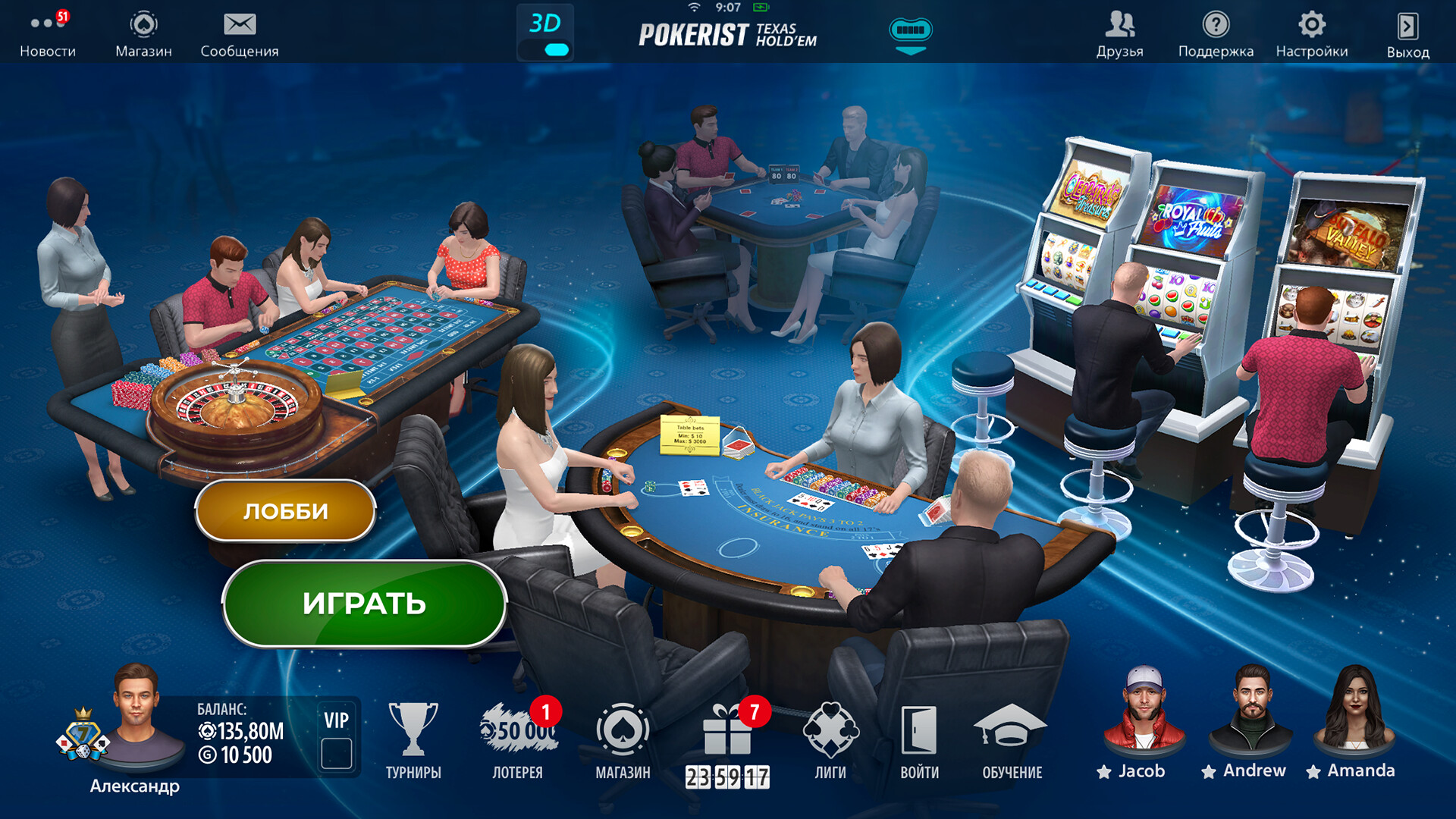
Task: Open the gift box with 7 pending gifts
Action: click(x=727, y=732)
